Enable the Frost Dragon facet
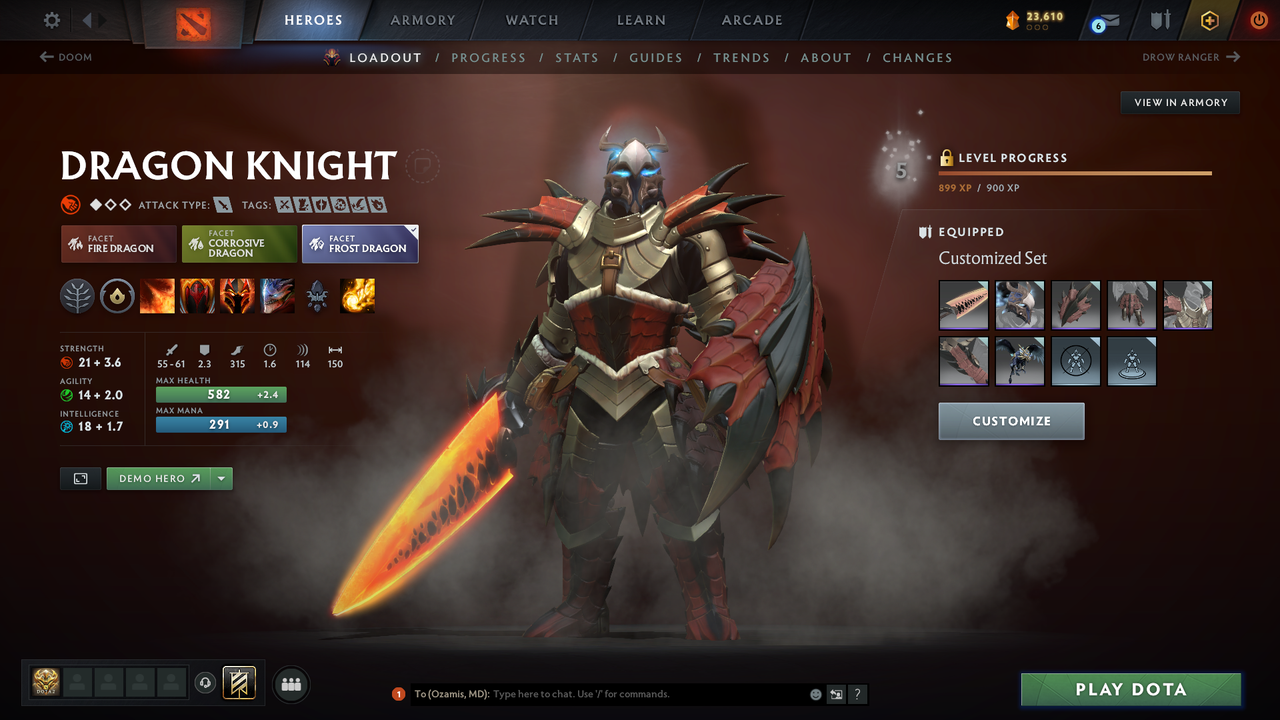 [x=360, y=243]
